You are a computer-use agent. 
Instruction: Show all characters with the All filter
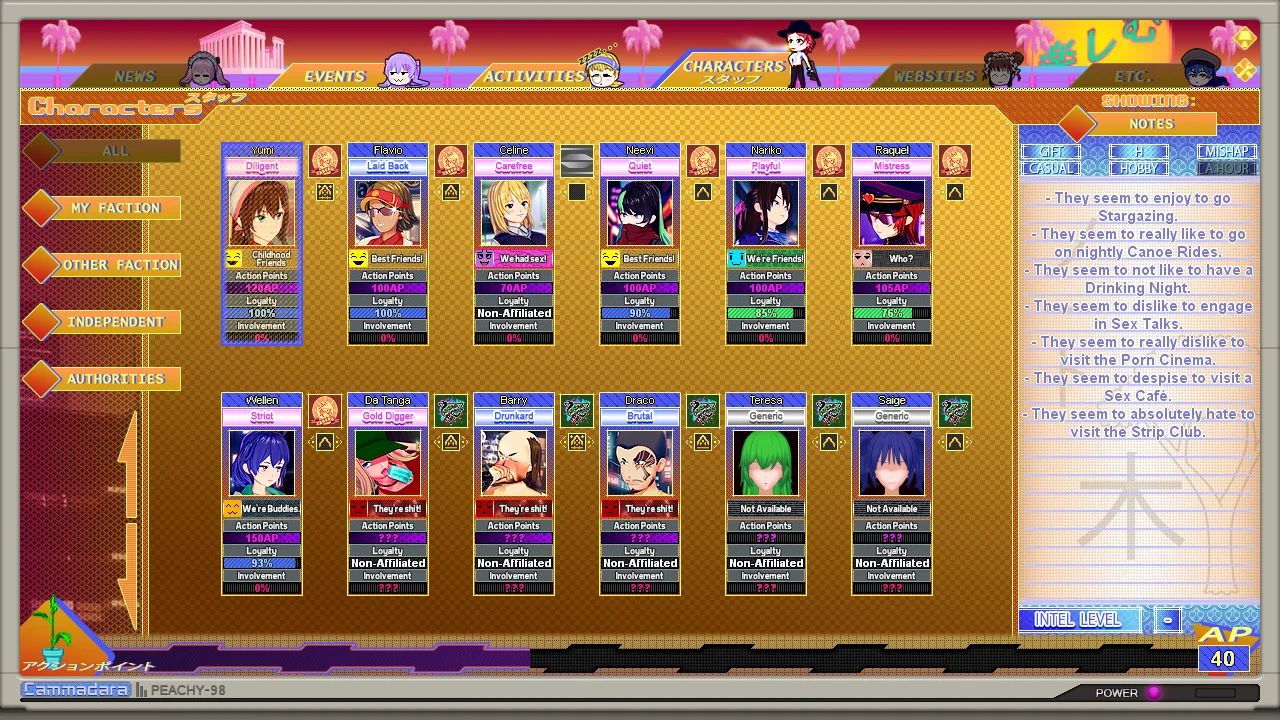115,151
